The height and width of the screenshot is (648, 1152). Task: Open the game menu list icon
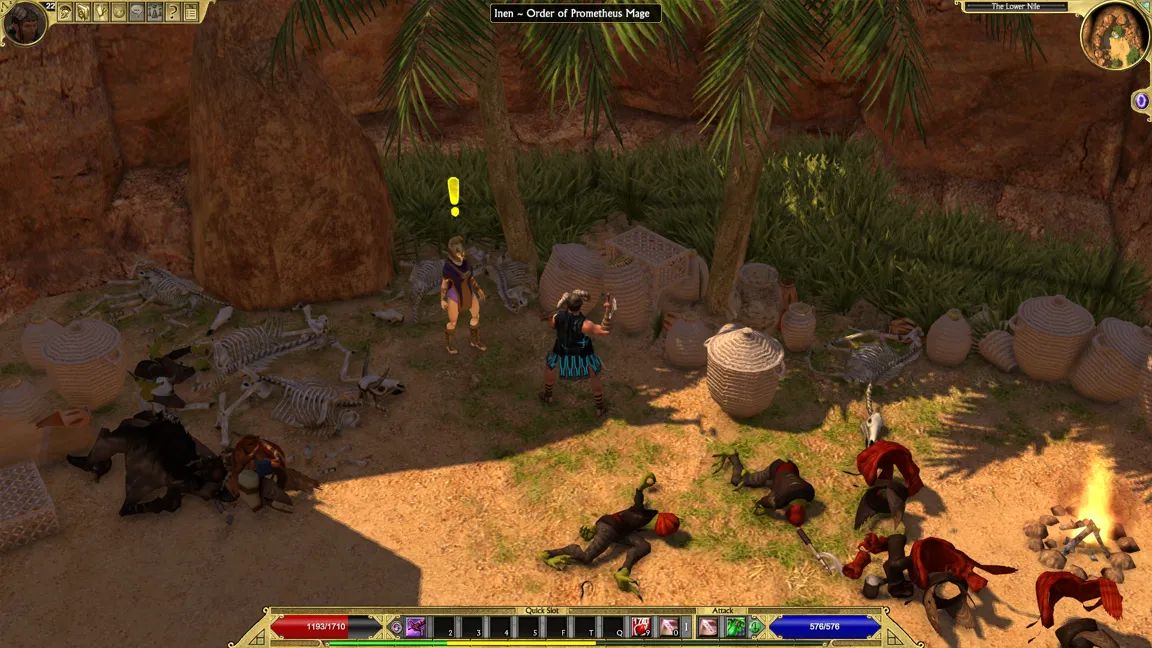[x=191, y=12]
